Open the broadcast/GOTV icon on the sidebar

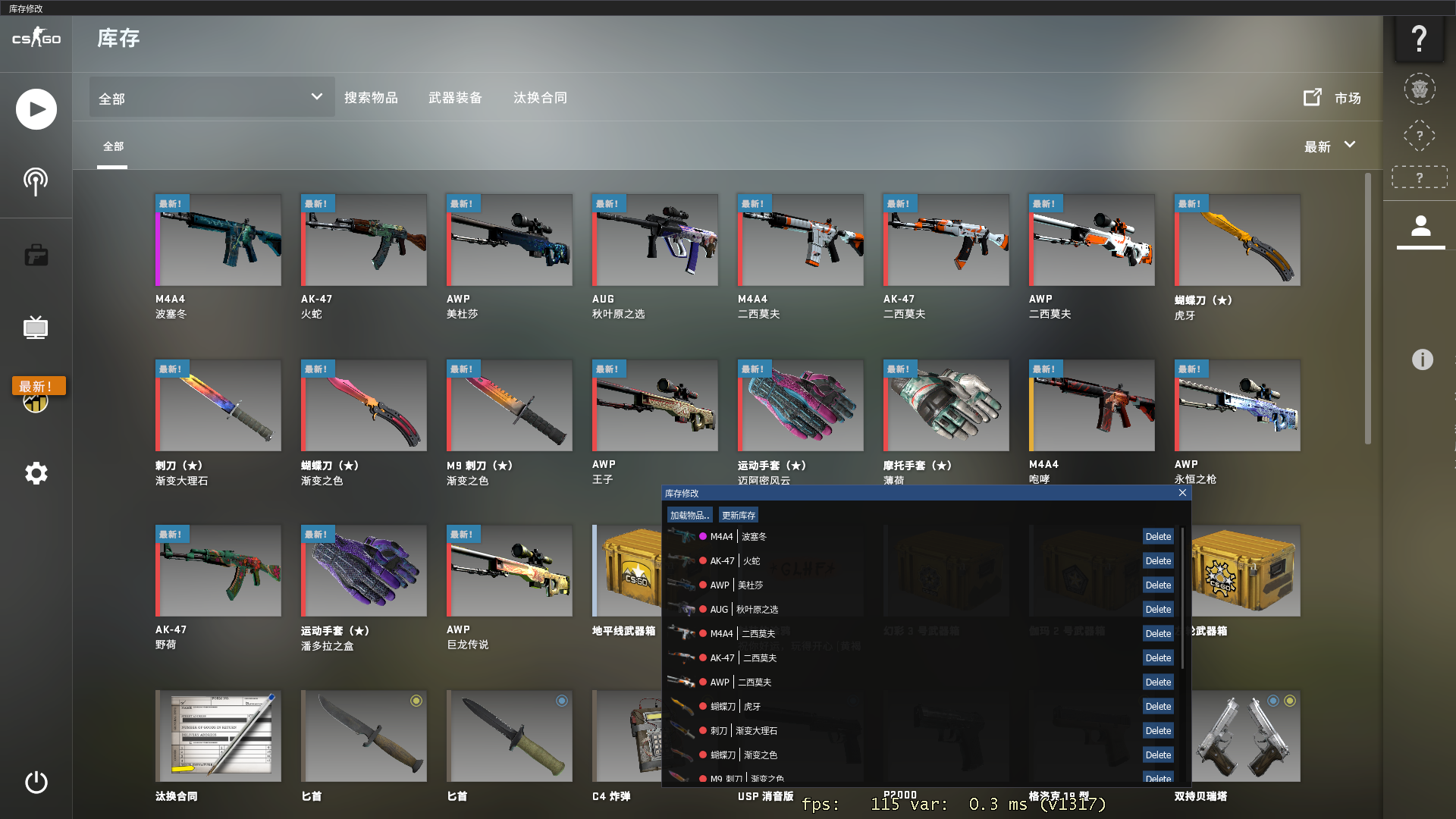(36, 180)
